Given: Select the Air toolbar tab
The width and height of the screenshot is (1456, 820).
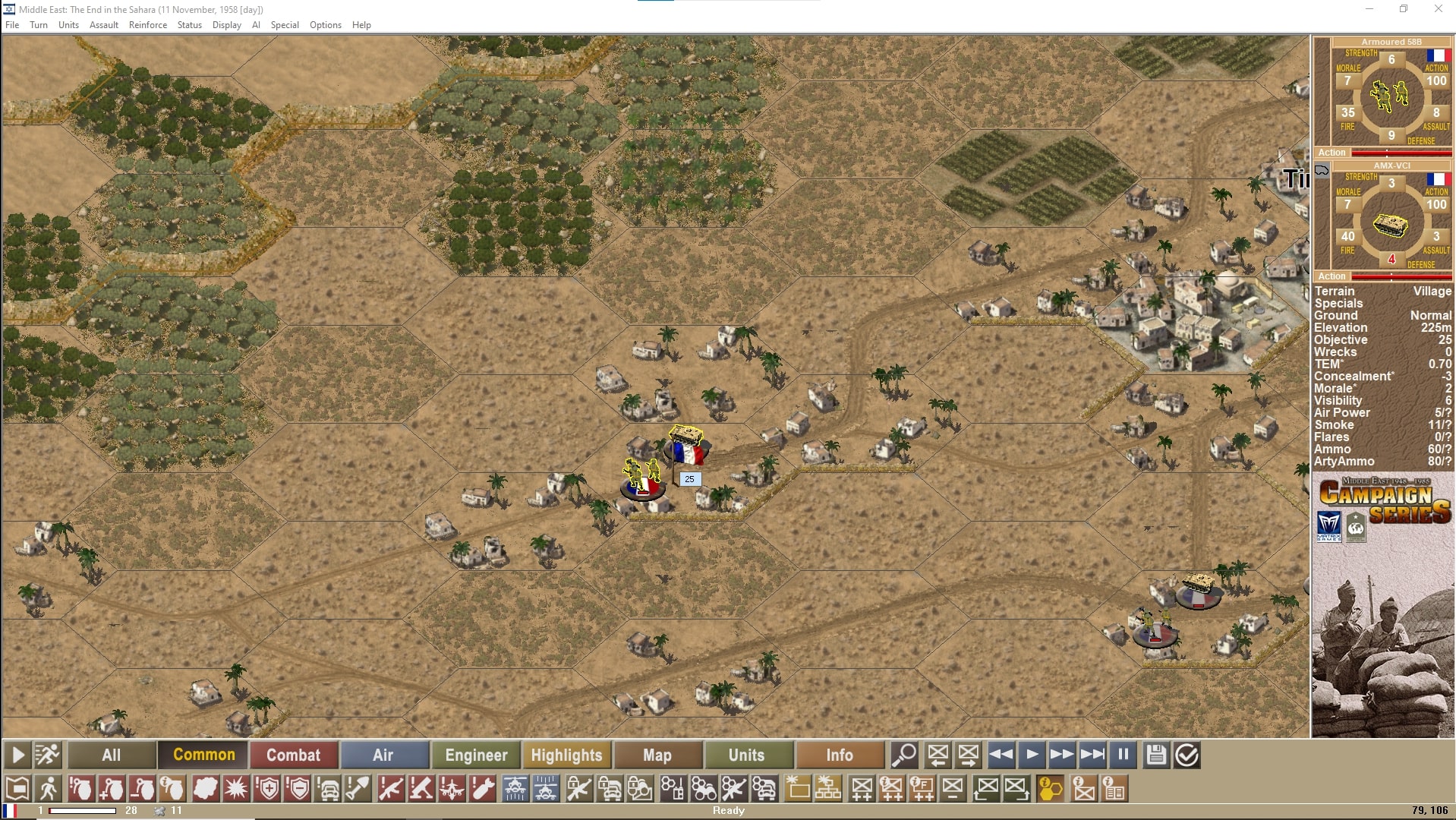Looking at the screenshot, I should coord(383,755).
